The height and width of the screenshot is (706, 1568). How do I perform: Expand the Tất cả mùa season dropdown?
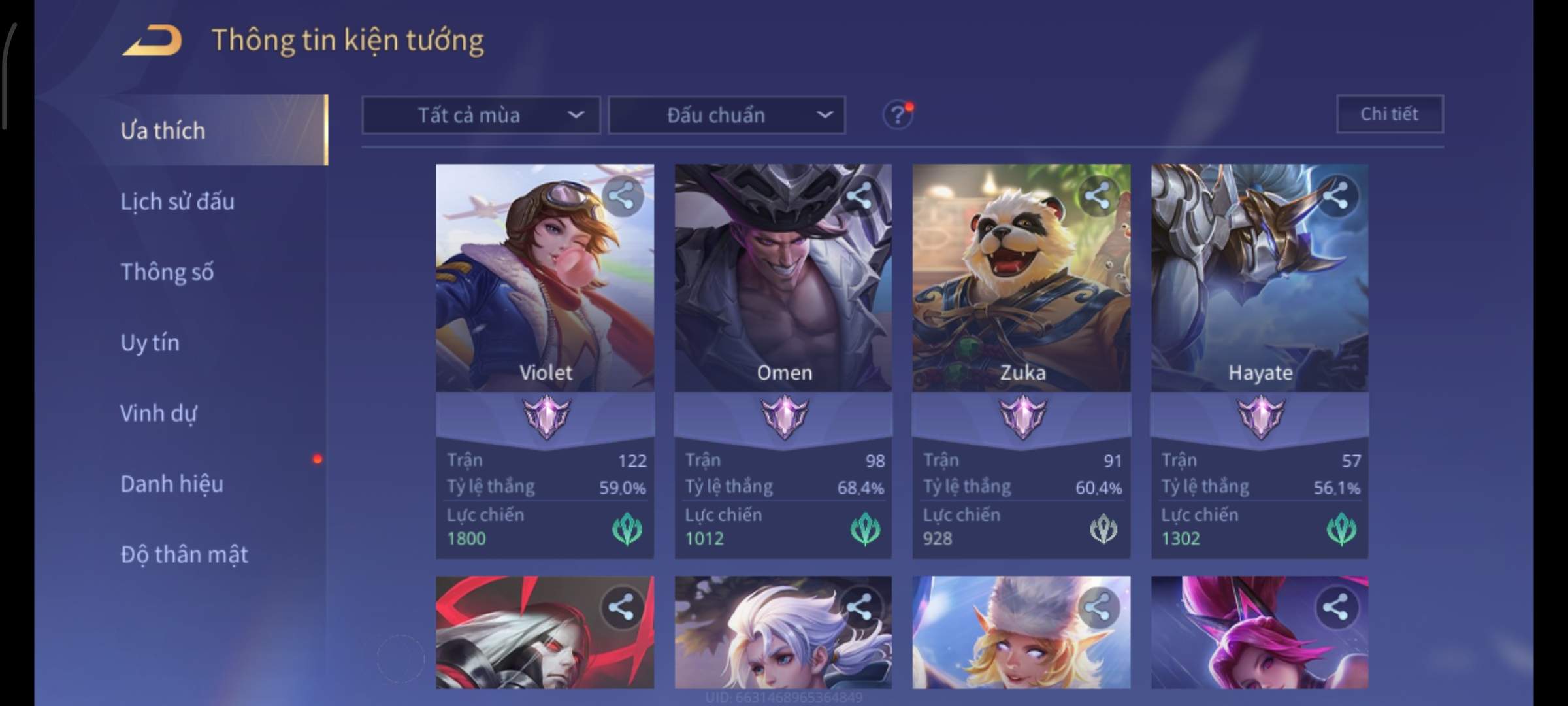(x=481, y=116)
